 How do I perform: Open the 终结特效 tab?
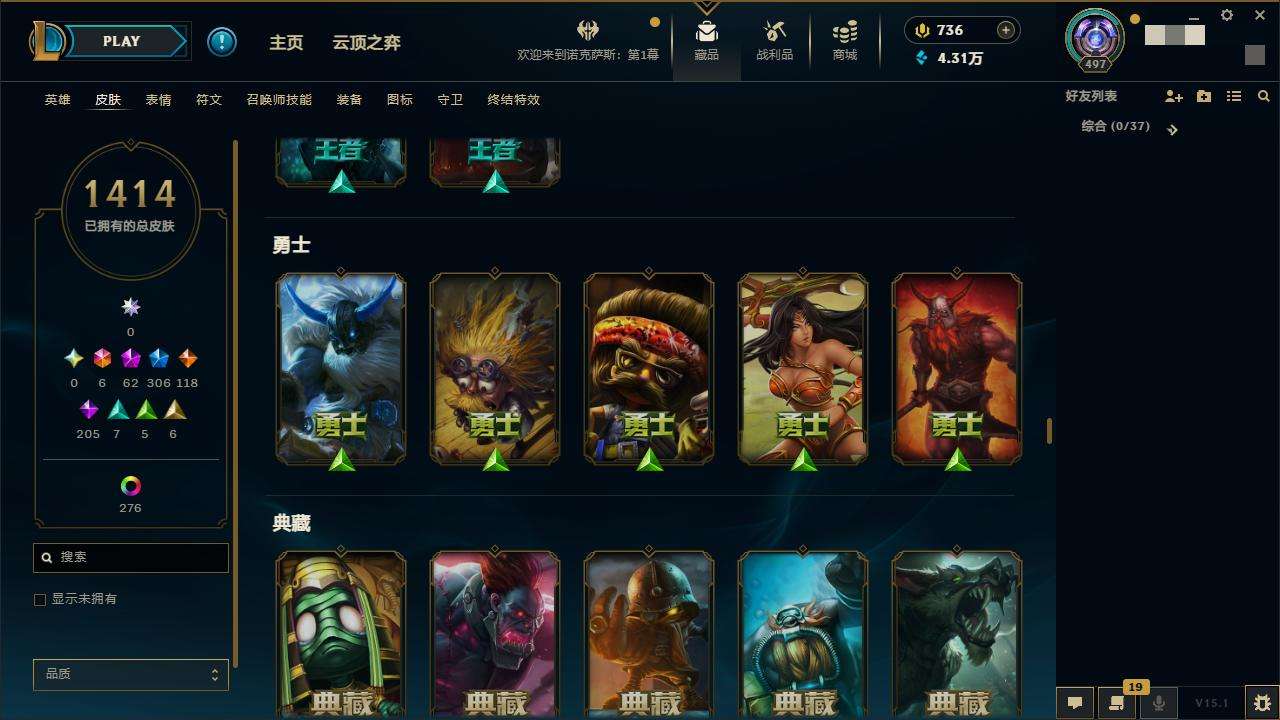[513, 100]
